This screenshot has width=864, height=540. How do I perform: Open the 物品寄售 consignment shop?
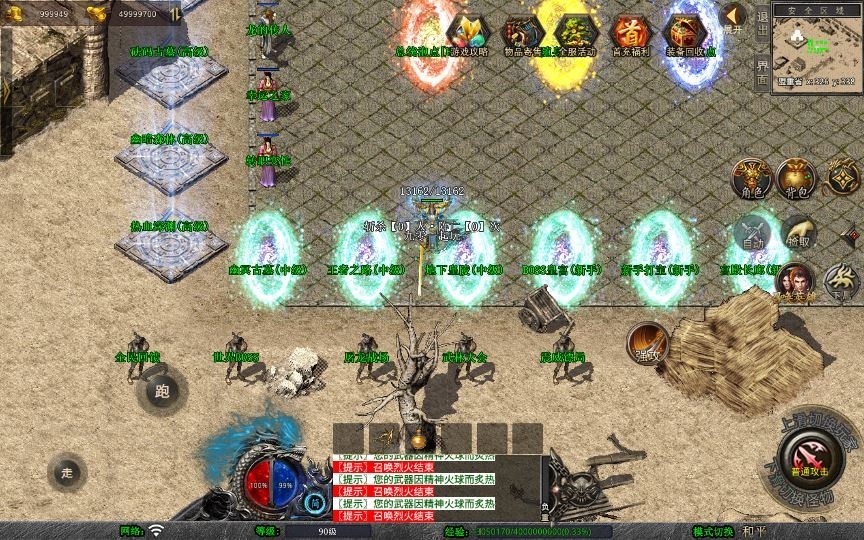pyautogui.click(x=521, y=35)
